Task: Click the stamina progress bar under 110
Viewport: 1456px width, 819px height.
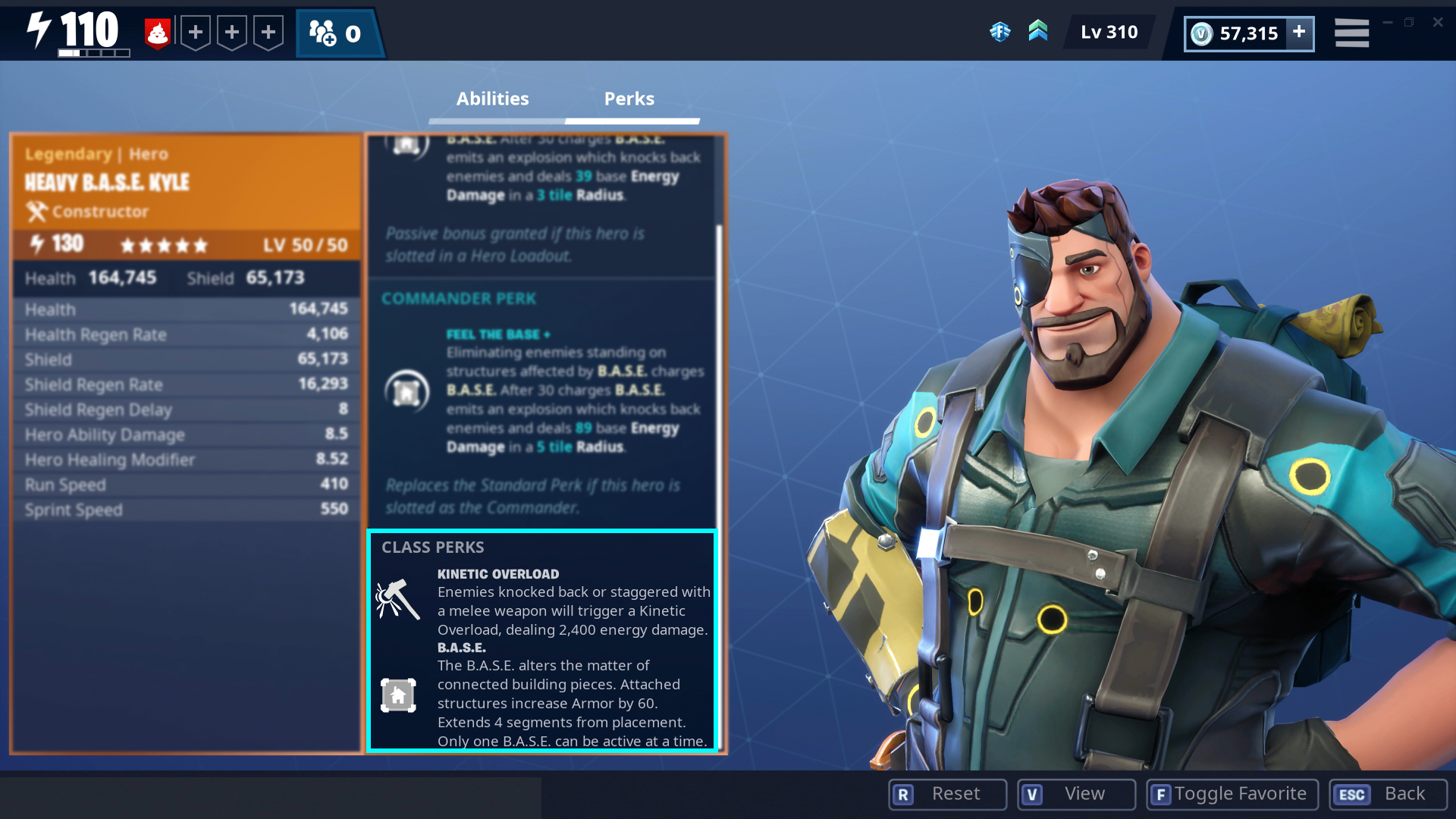Action: (93, 53)
